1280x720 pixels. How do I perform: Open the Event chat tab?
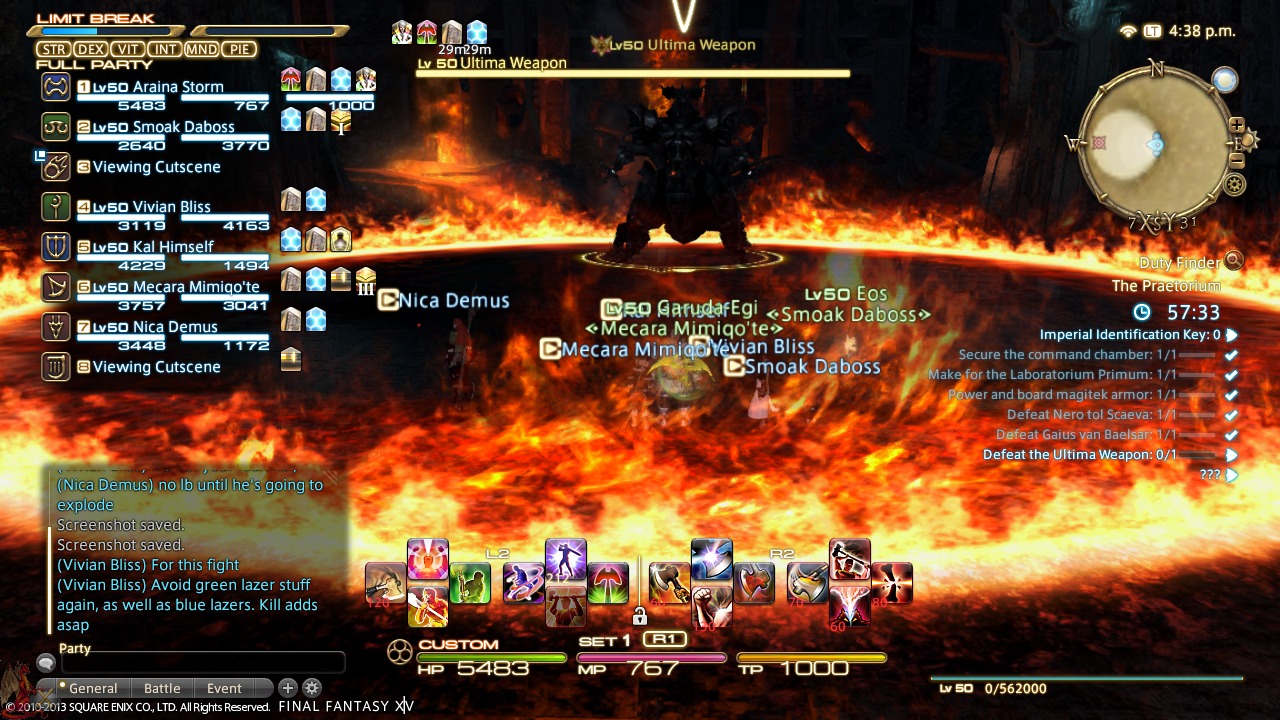click(226, 688)
